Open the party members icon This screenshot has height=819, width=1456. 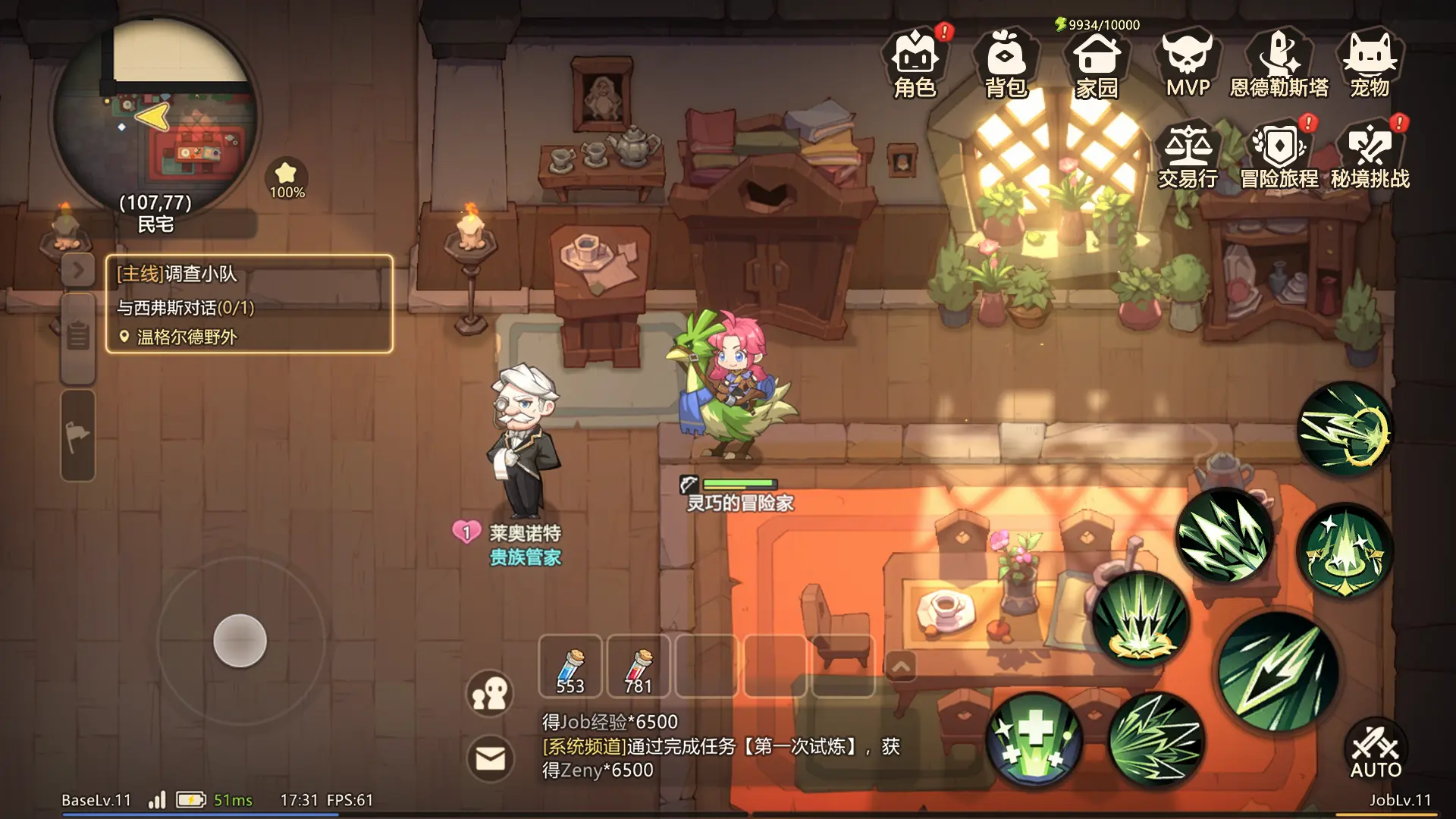490,693
